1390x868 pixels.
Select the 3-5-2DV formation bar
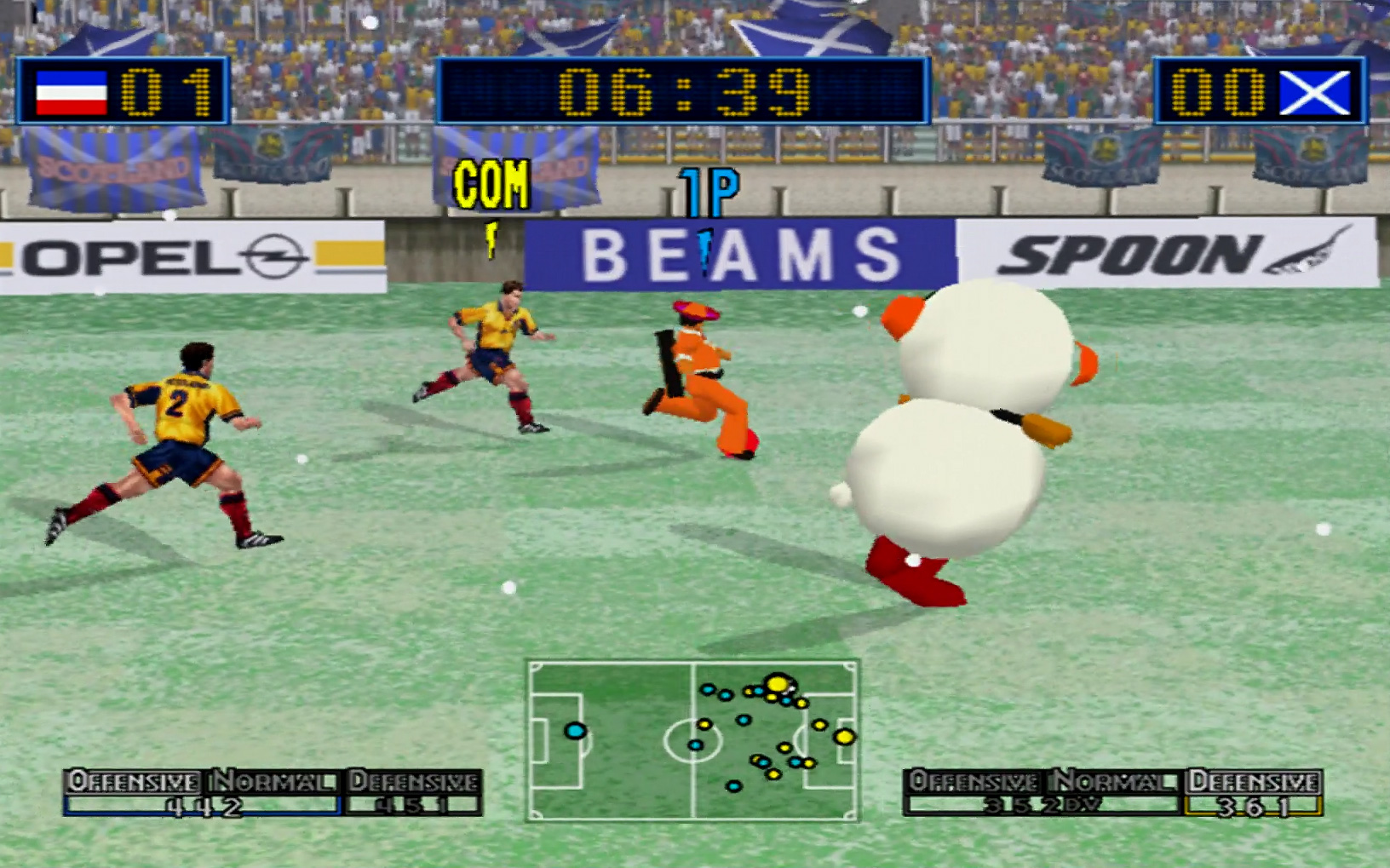click(1042, 806)
